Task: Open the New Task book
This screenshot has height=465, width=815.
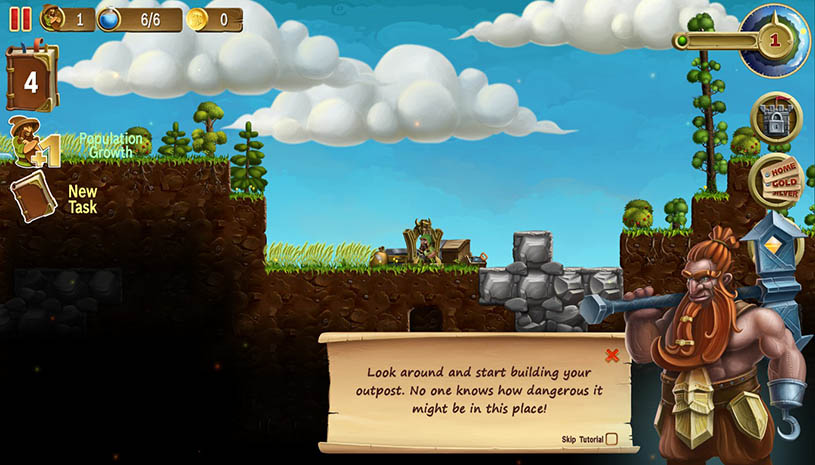Action: (33, 196)
